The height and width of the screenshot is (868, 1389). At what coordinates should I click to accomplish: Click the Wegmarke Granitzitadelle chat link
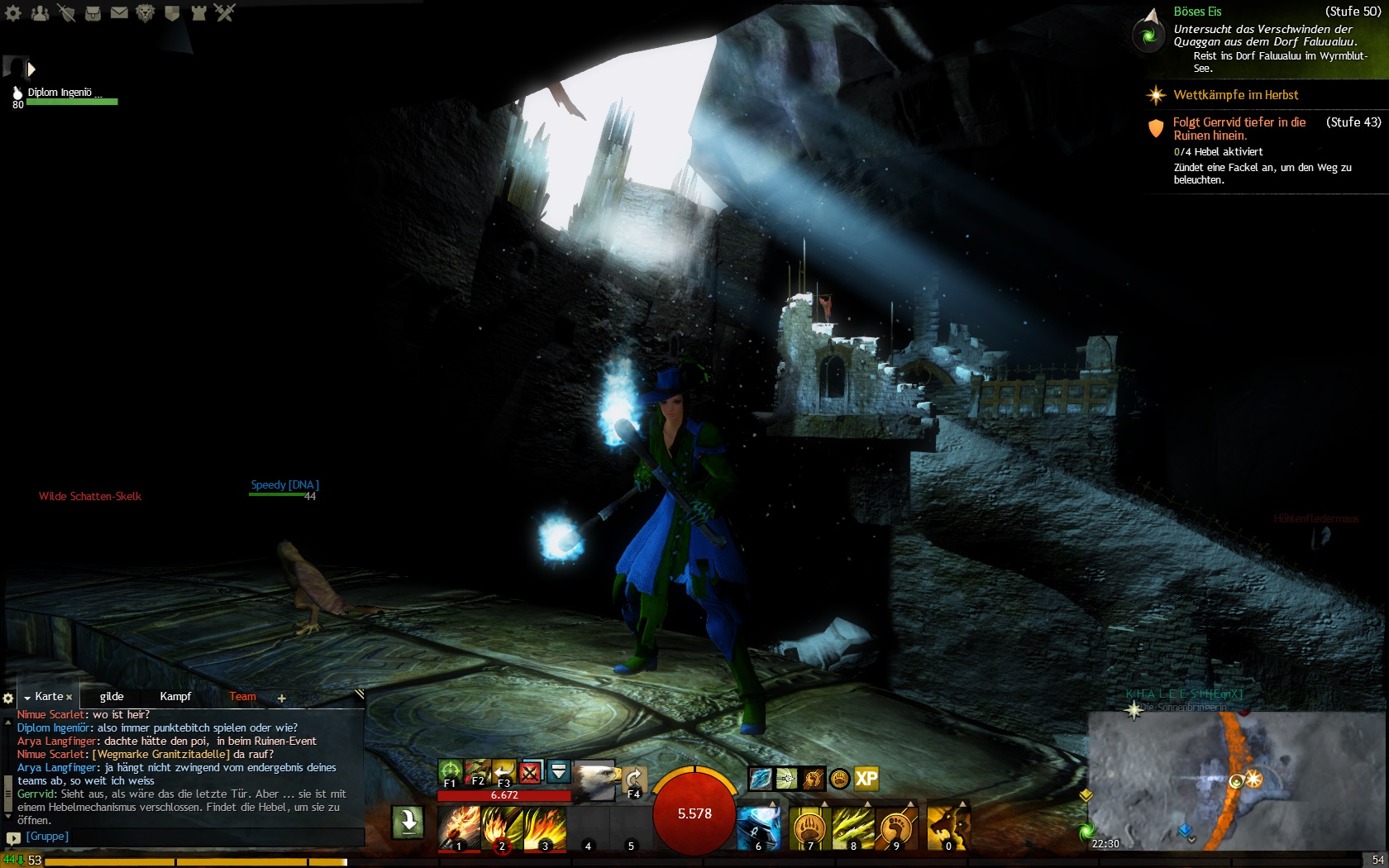(x=161, y=755)
